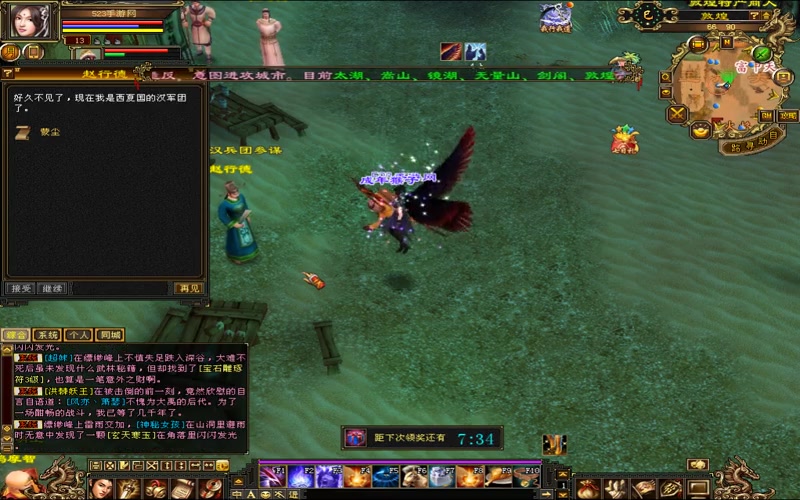Click the crossed swords icon beside minimap
The width and height of the screenshot is (800, 500).
click(x=678, y=114)
